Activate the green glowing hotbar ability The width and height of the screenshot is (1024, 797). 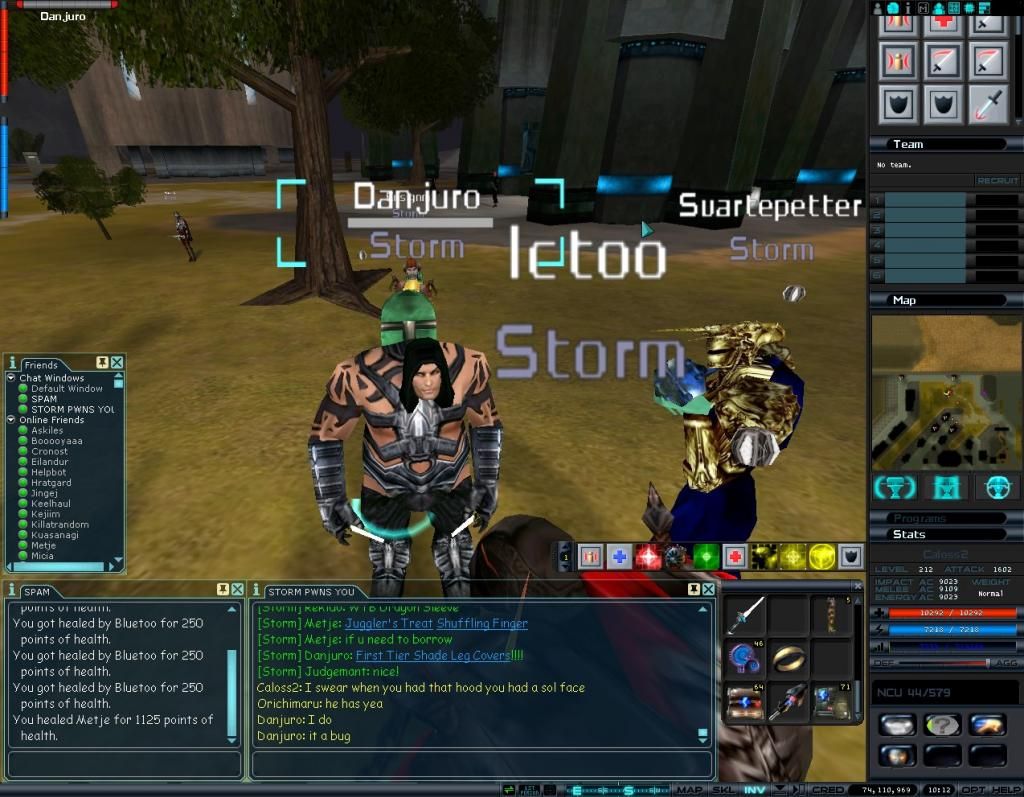(x=706, y=556)
